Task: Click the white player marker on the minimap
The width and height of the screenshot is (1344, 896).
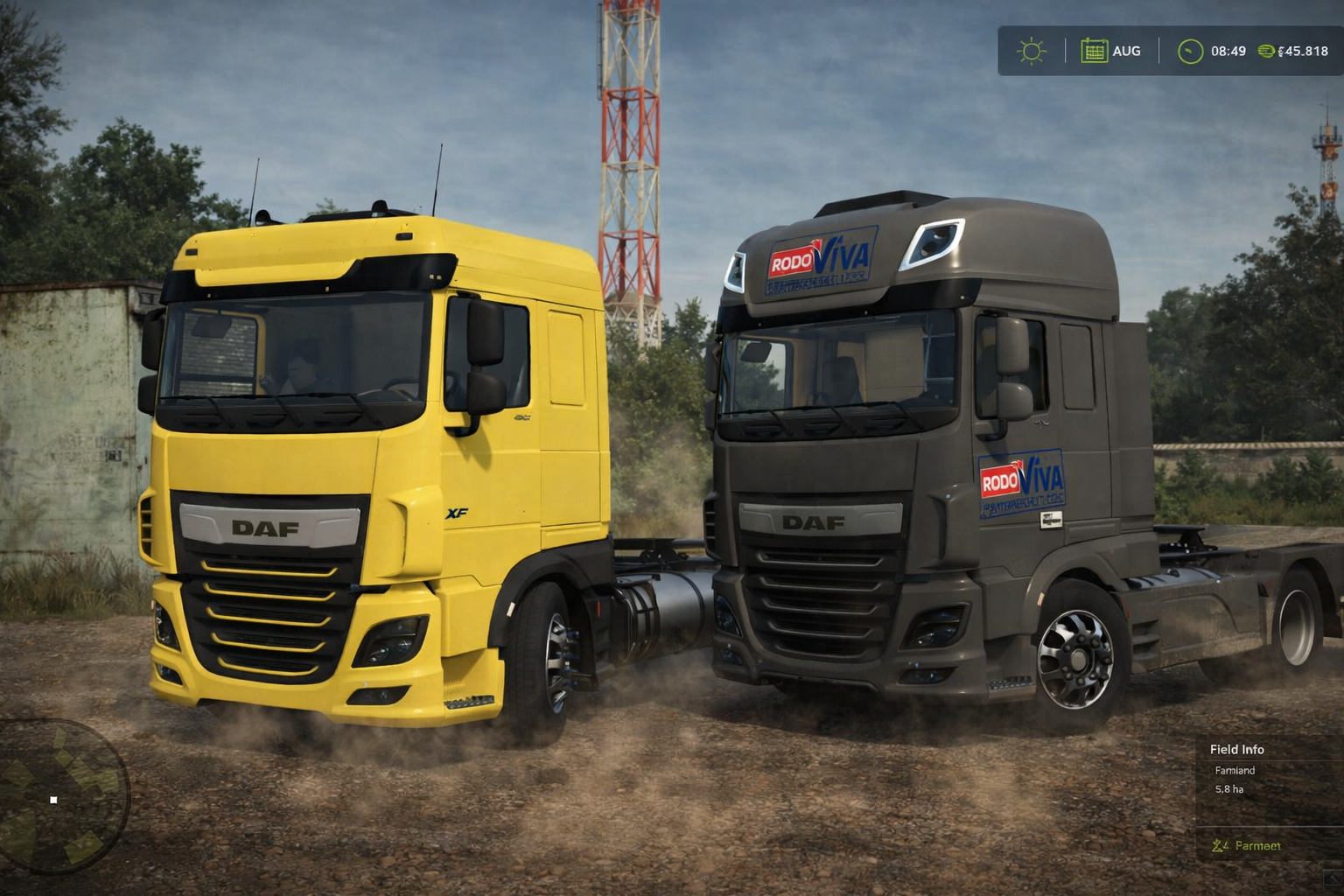Action: (x=54, y=798)
